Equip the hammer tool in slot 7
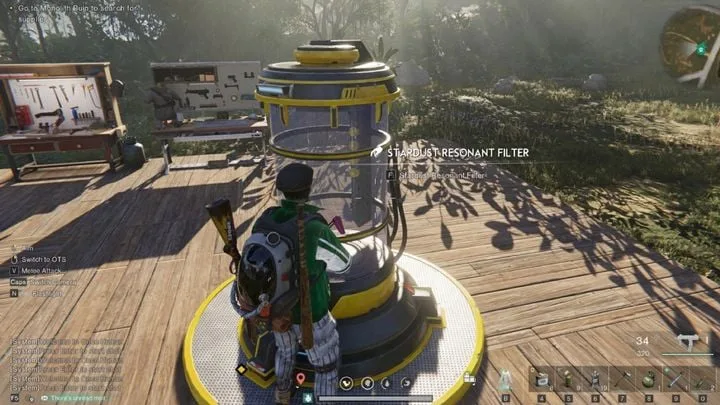720x405 pixels. coord(620,380)
